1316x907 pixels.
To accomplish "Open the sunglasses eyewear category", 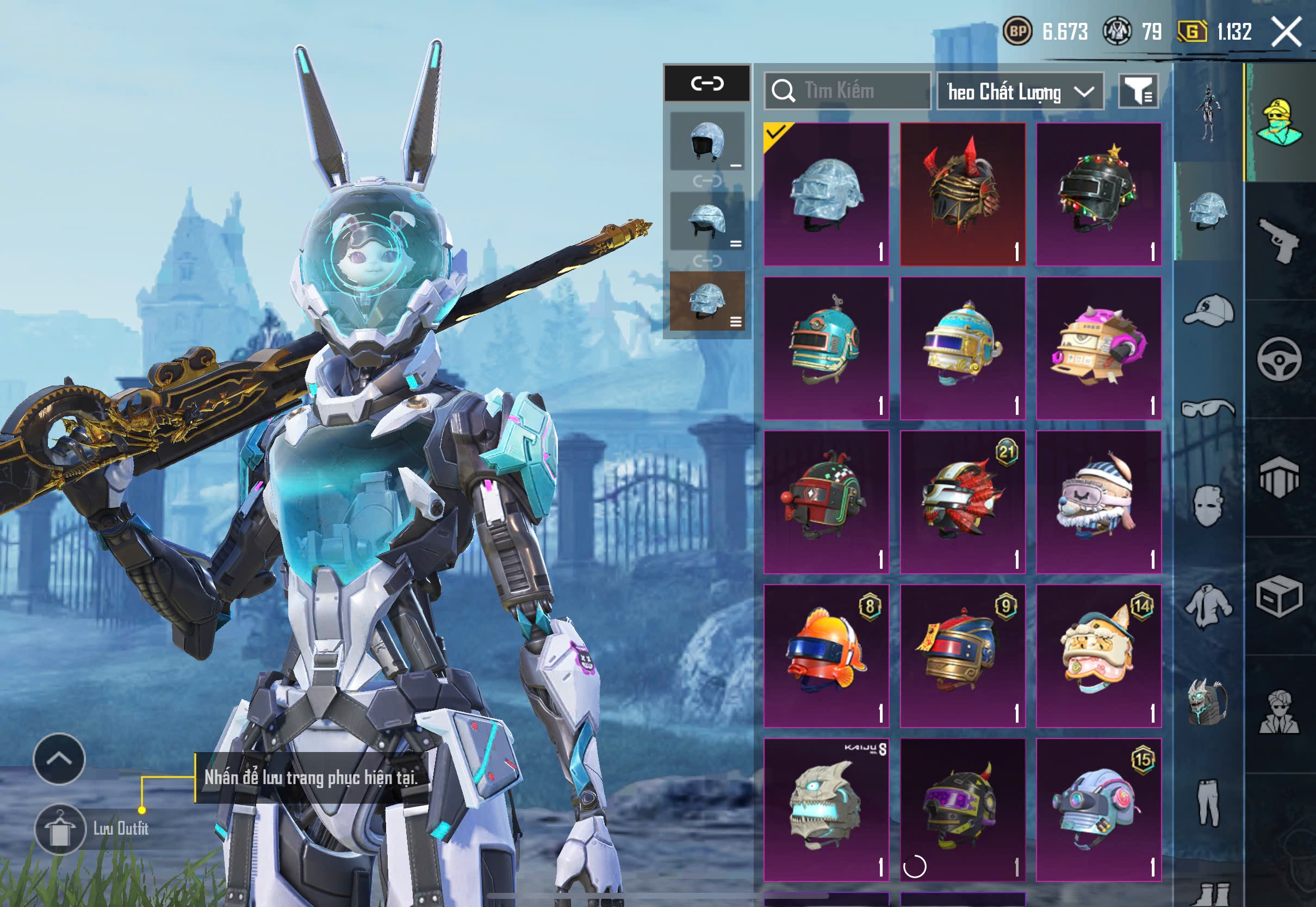I will coord(1208,408).
